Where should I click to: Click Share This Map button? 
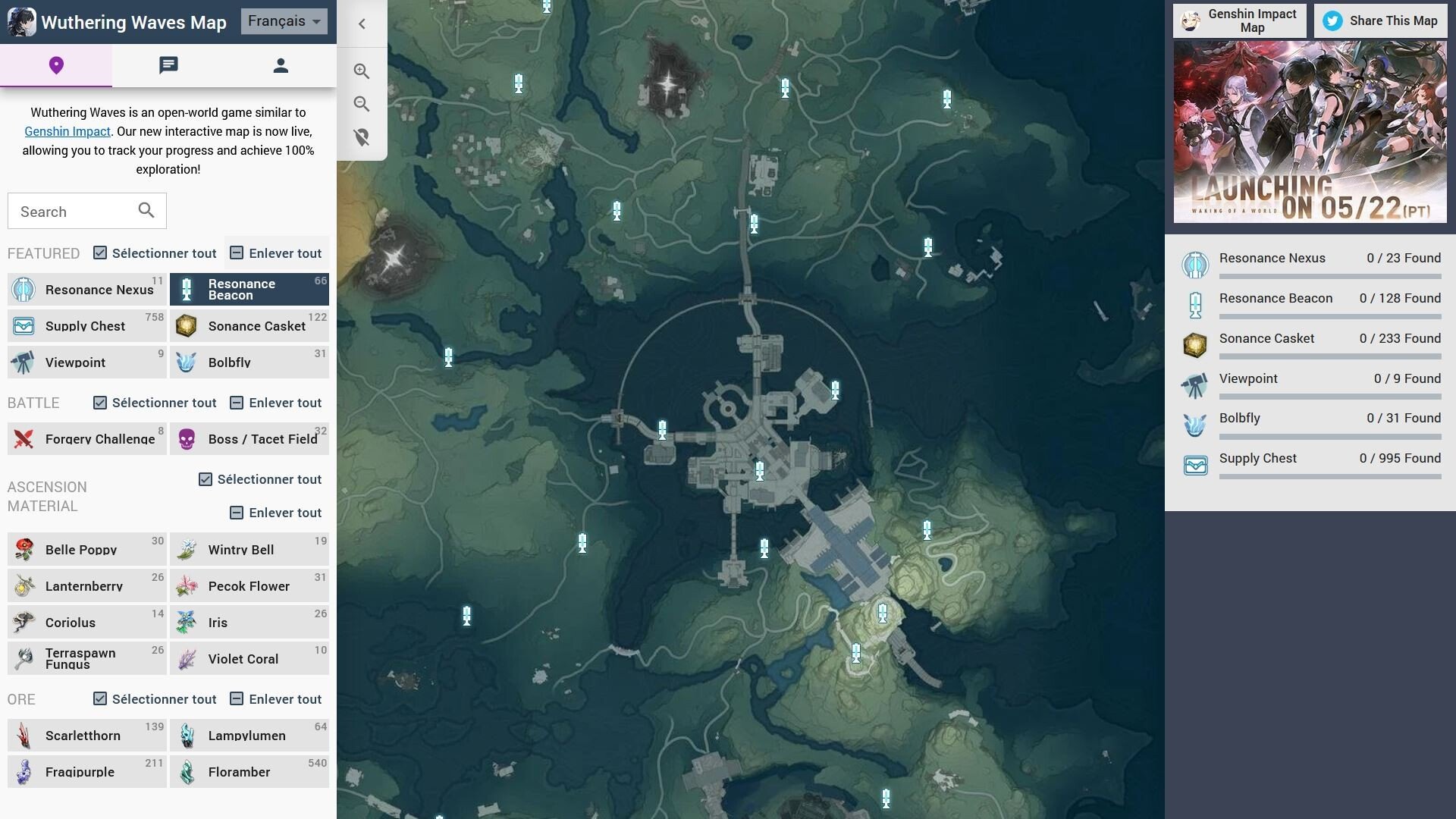pos(1379,21)
